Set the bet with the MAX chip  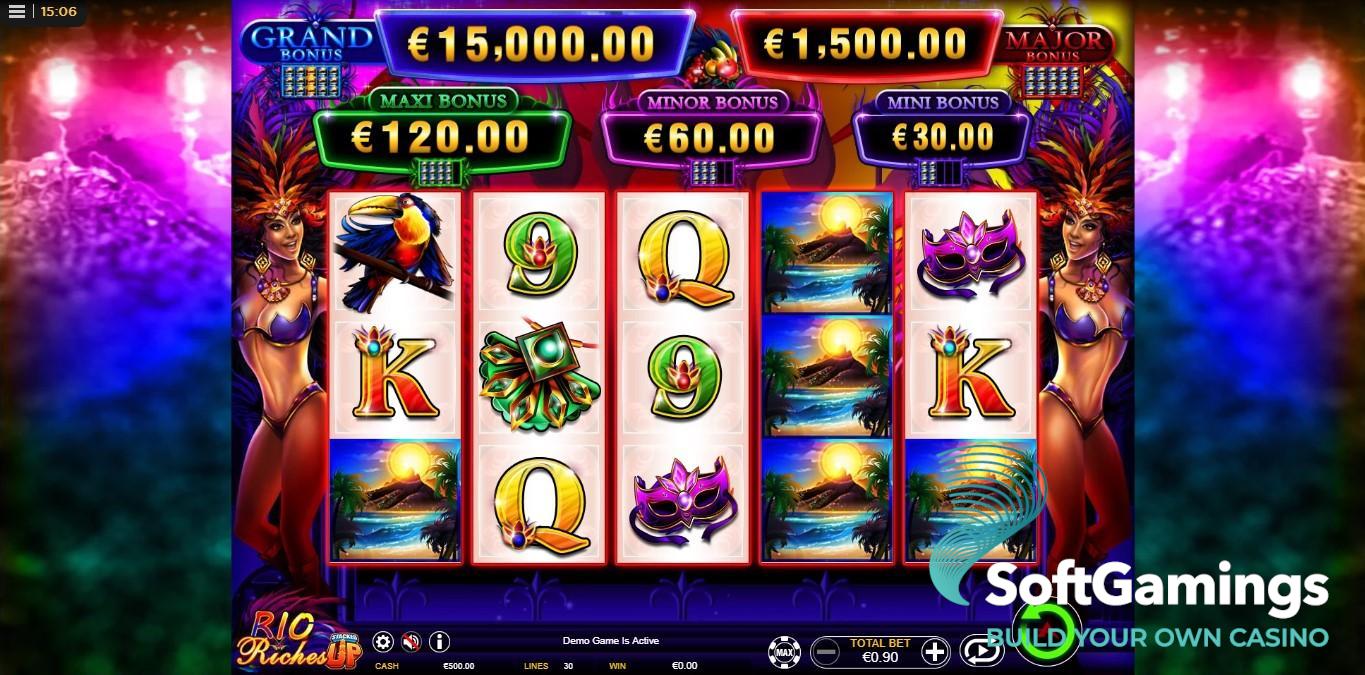point(784,653)
